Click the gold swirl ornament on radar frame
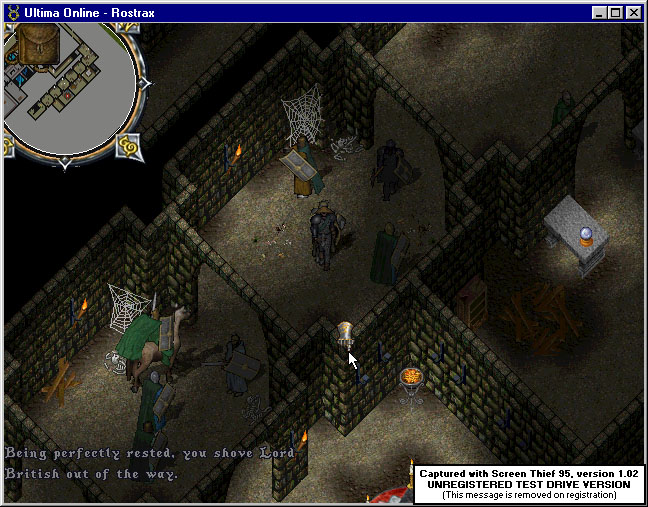The image size is (648, 507). coord(128,147)
